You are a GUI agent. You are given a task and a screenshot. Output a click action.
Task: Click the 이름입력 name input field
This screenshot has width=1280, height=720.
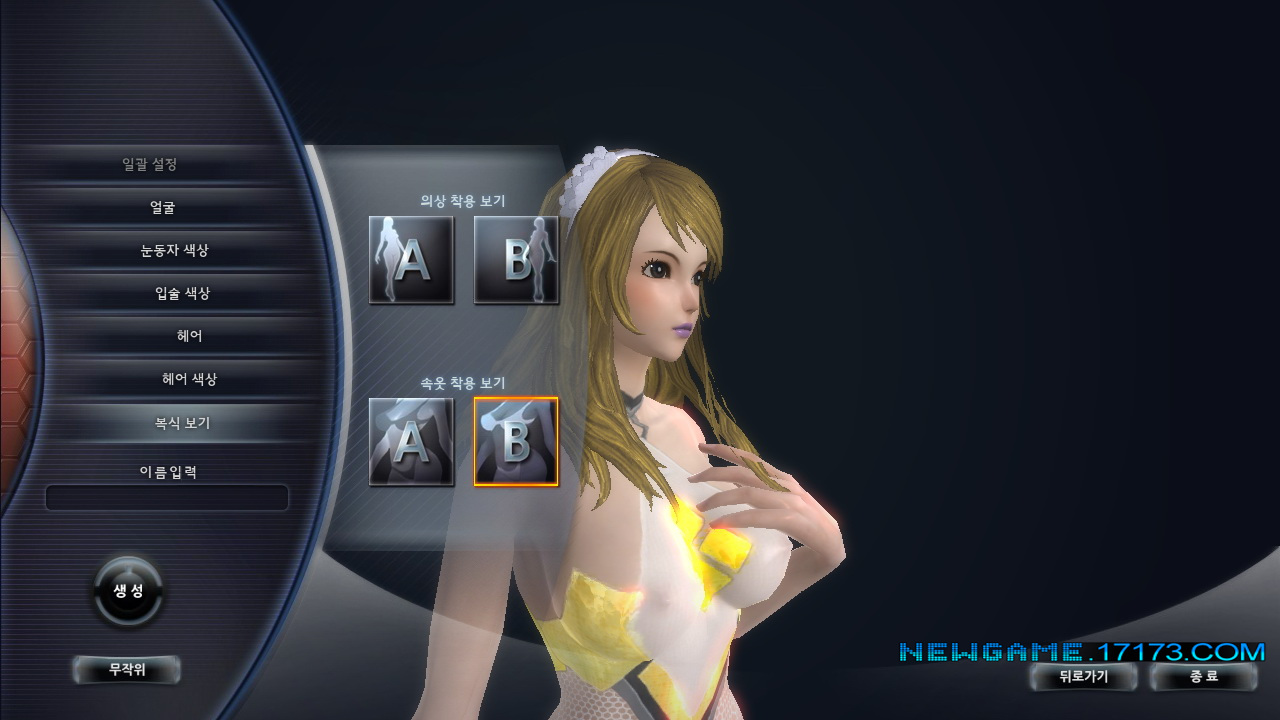pyautogui.click(x=167, y=498)
